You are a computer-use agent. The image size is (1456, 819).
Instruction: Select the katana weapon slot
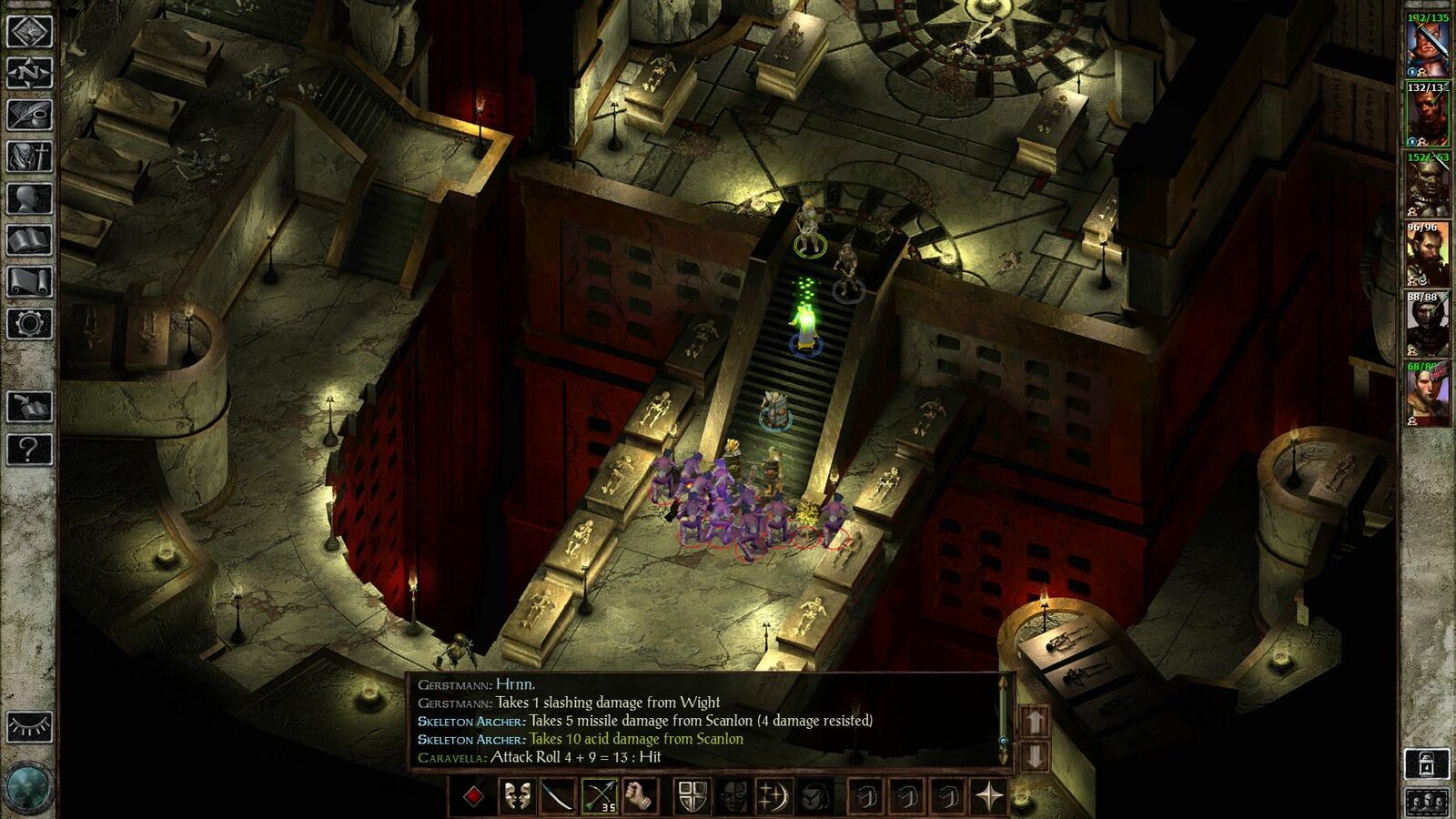[x=559, y=795]
